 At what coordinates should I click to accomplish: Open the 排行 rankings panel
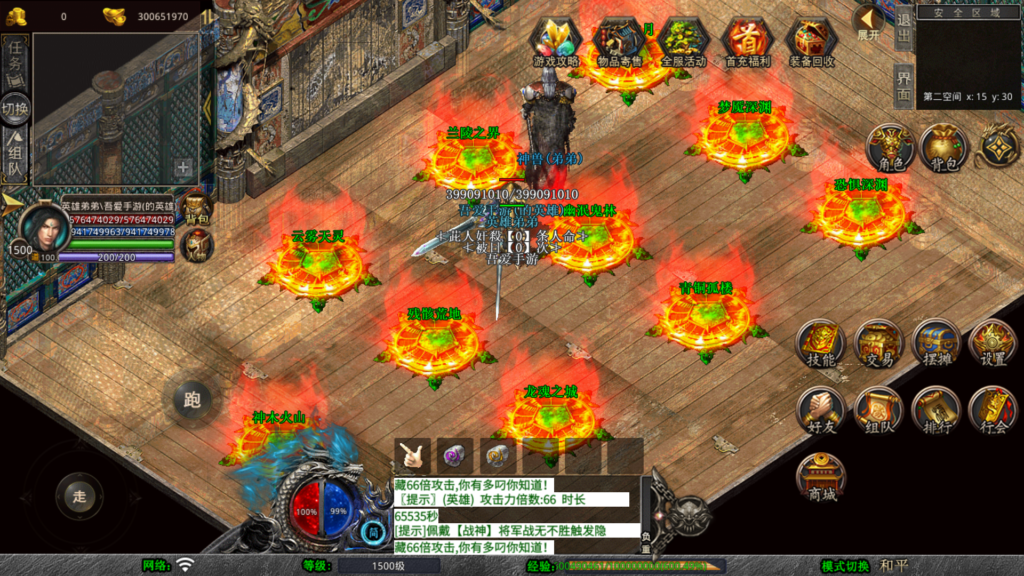(936, 409)
